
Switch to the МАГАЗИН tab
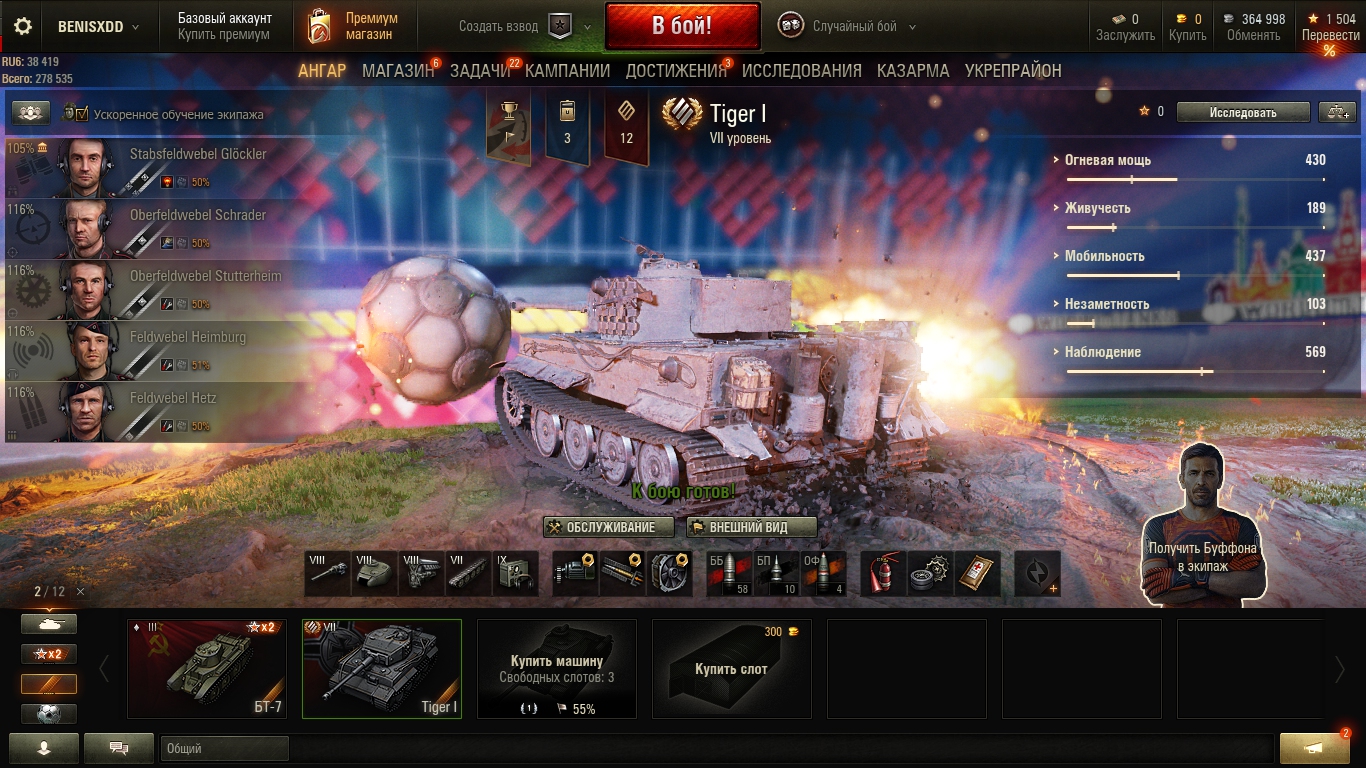pyautogui.click(x=398, y=71)
